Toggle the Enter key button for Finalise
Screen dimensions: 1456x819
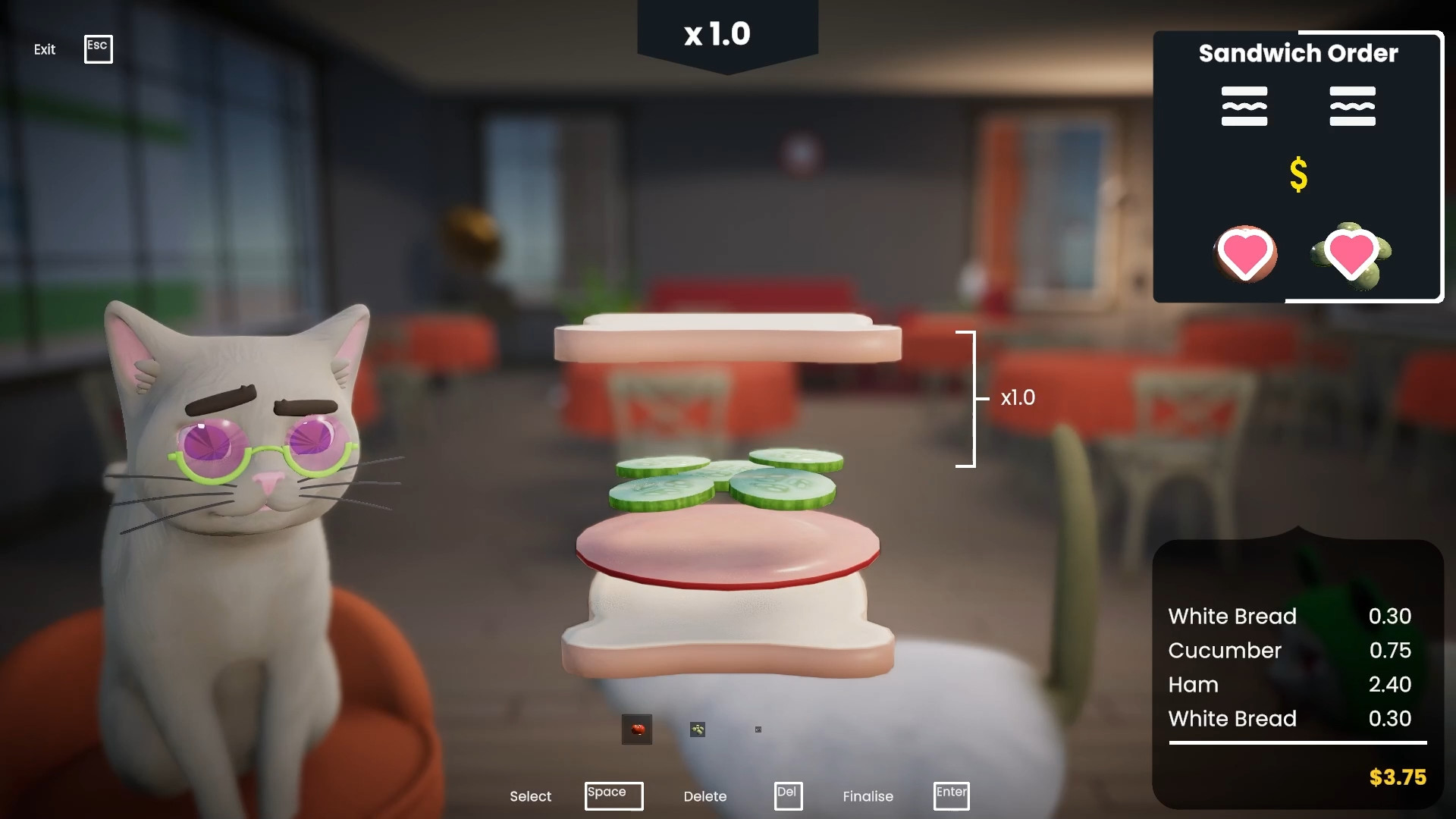[951, 795]
